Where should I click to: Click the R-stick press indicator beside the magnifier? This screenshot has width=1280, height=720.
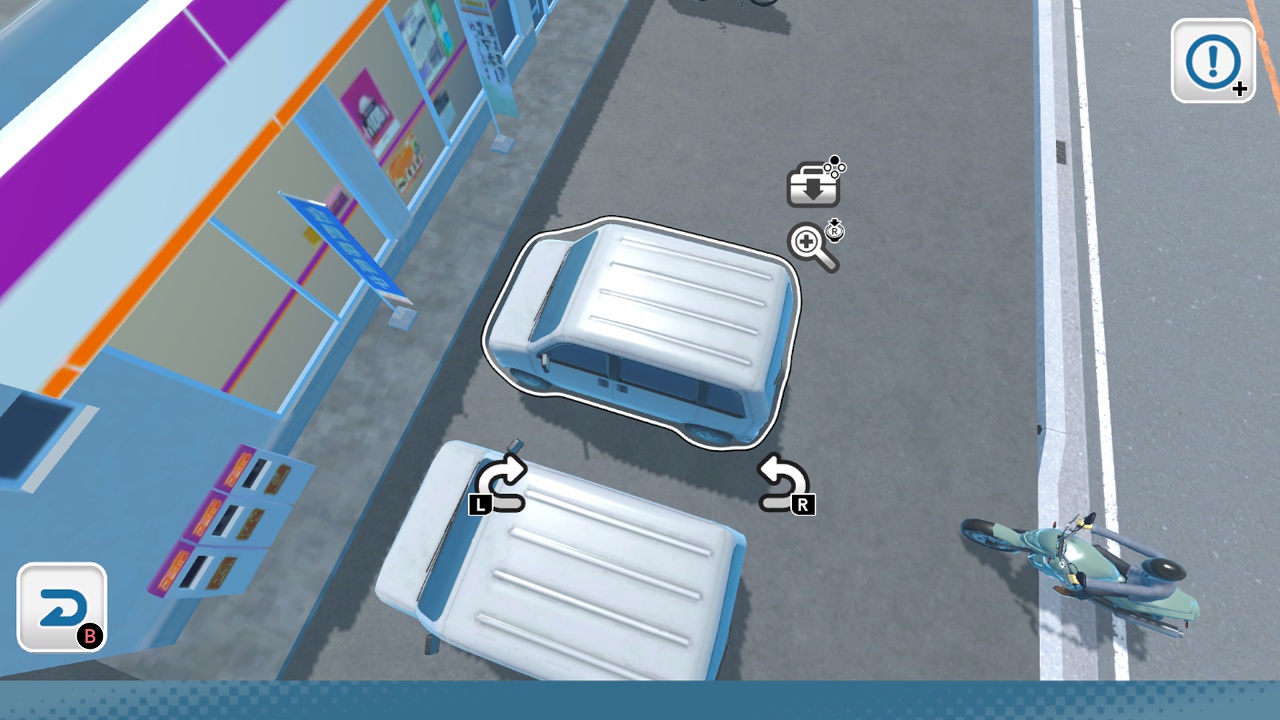tap(833, 231)
